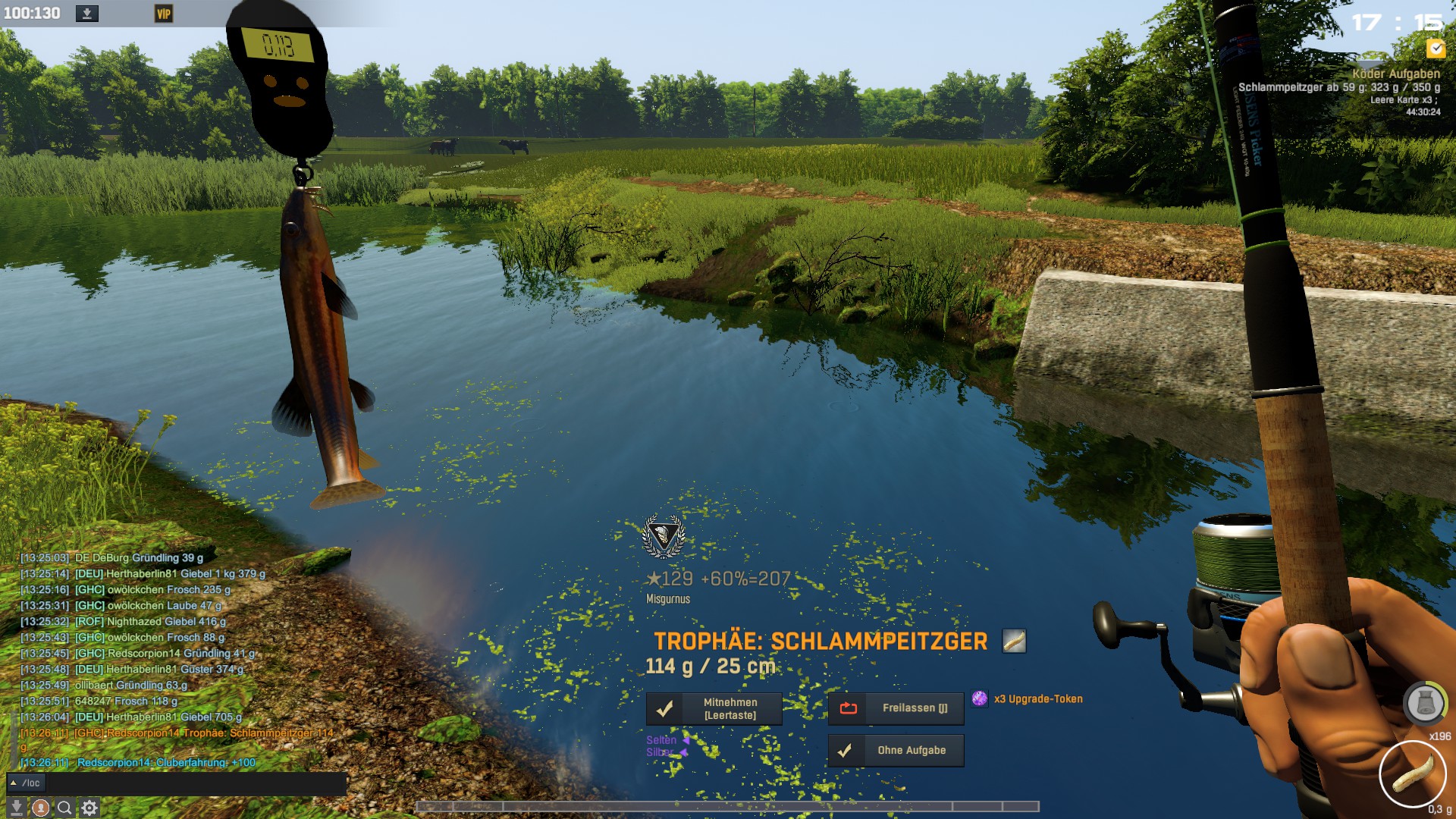Click the download arrow icon beside the profile icon
This screenshot has height=819, width=1456.
tap(17, 808)
